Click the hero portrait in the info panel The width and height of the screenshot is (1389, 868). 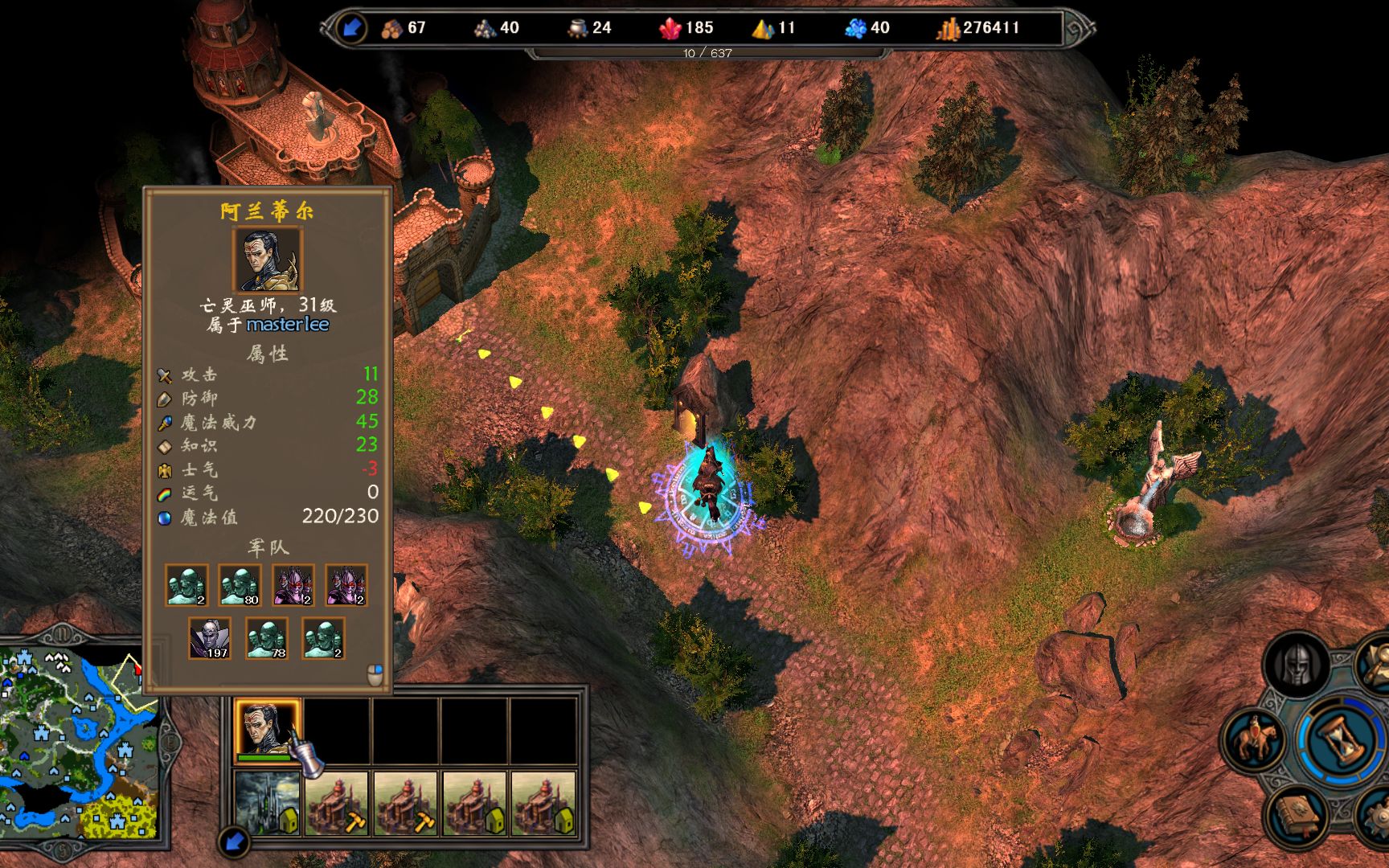[x=267, y=260]
